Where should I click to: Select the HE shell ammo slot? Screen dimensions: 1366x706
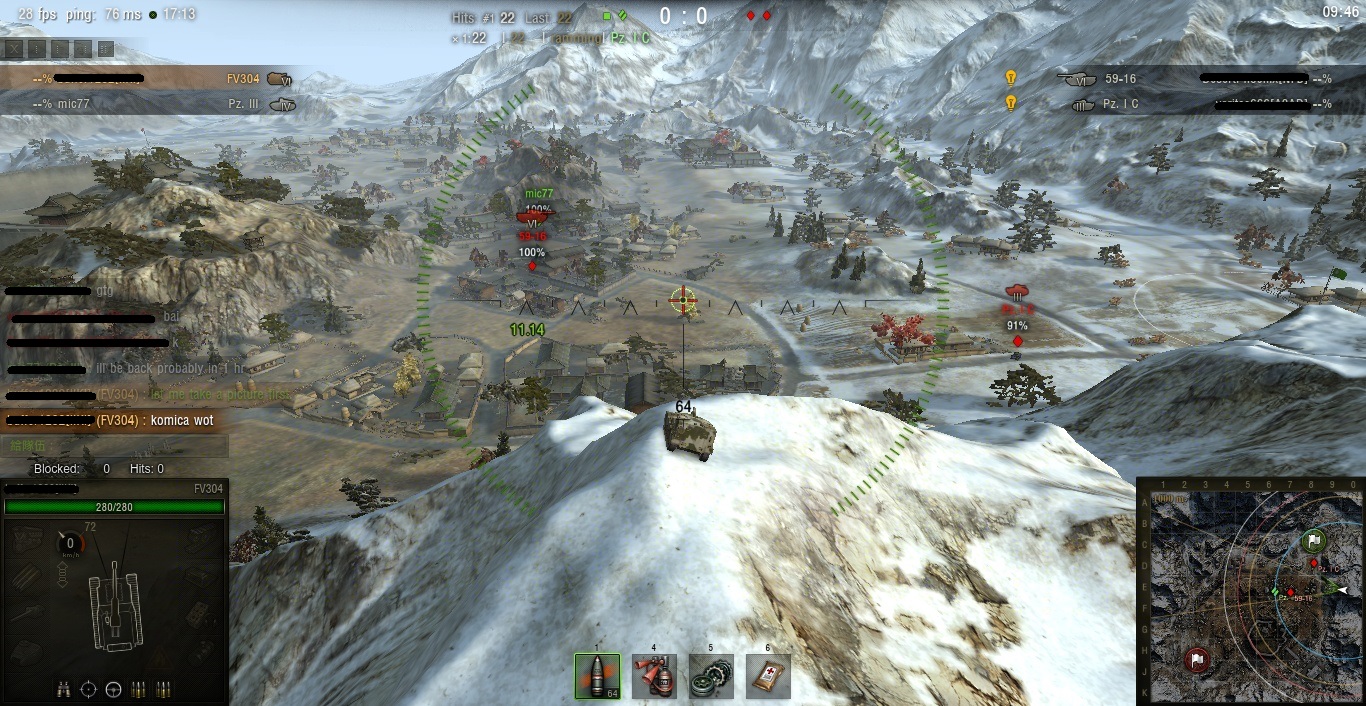(x=597, y=676)
